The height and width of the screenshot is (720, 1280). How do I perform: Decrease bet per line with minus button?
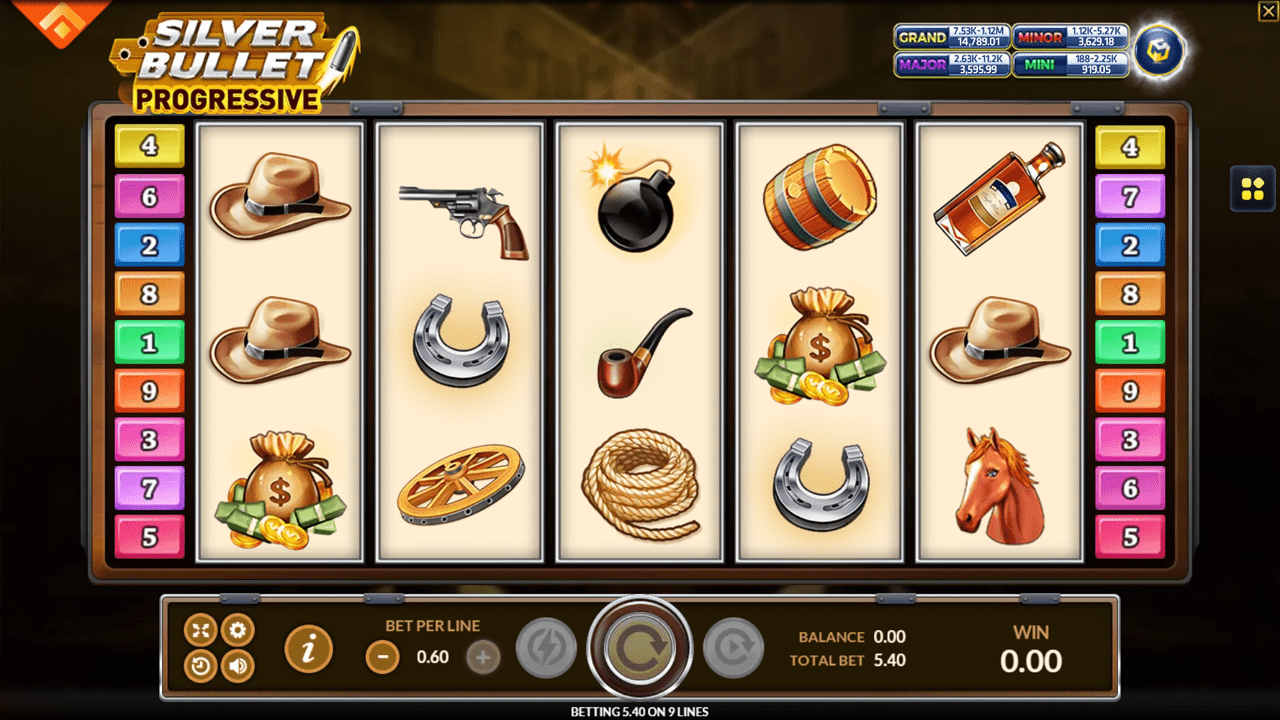[x=382, y=657]
